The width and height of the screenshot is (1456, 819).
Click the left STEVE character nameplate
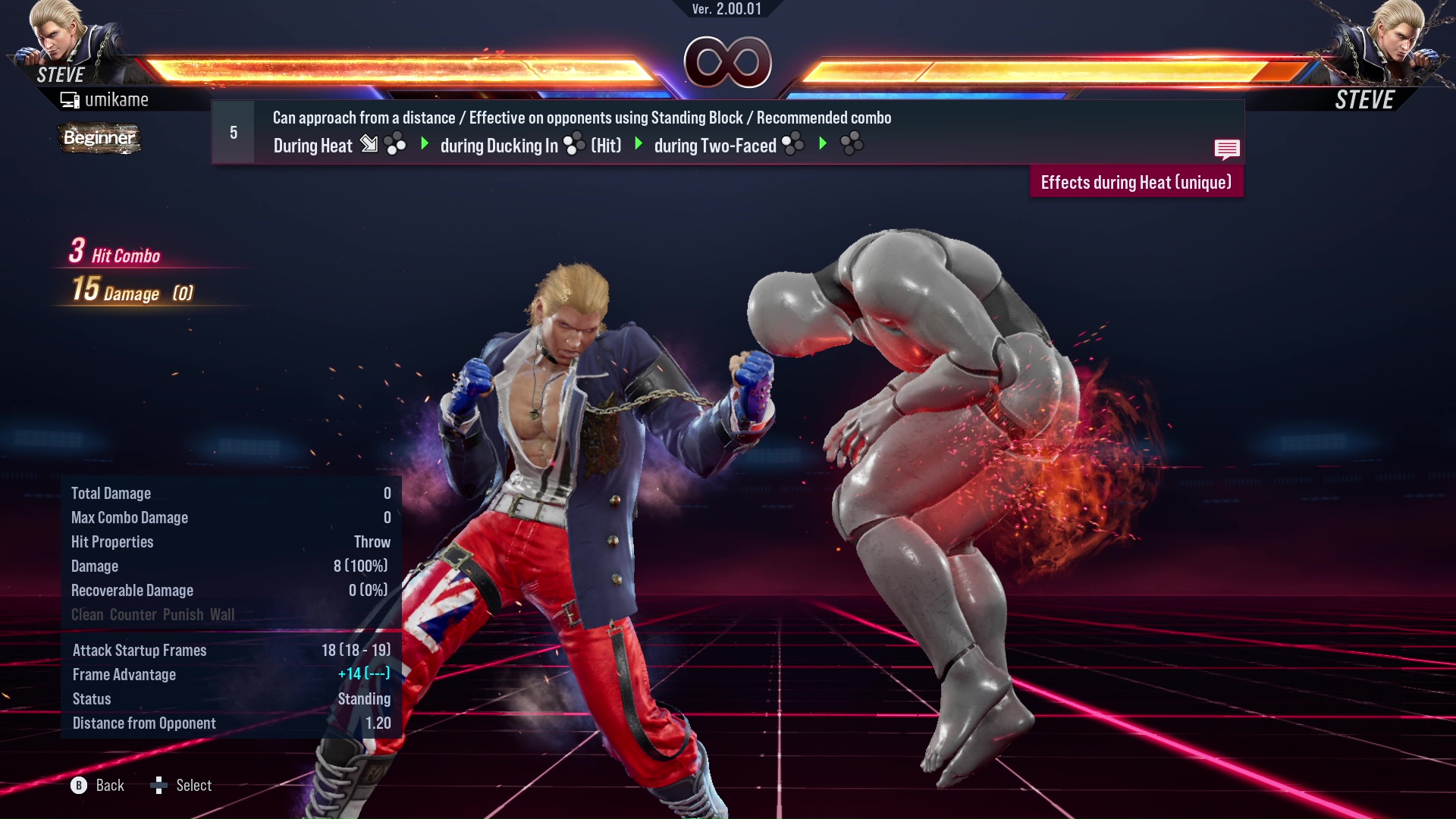coord(61,74)
